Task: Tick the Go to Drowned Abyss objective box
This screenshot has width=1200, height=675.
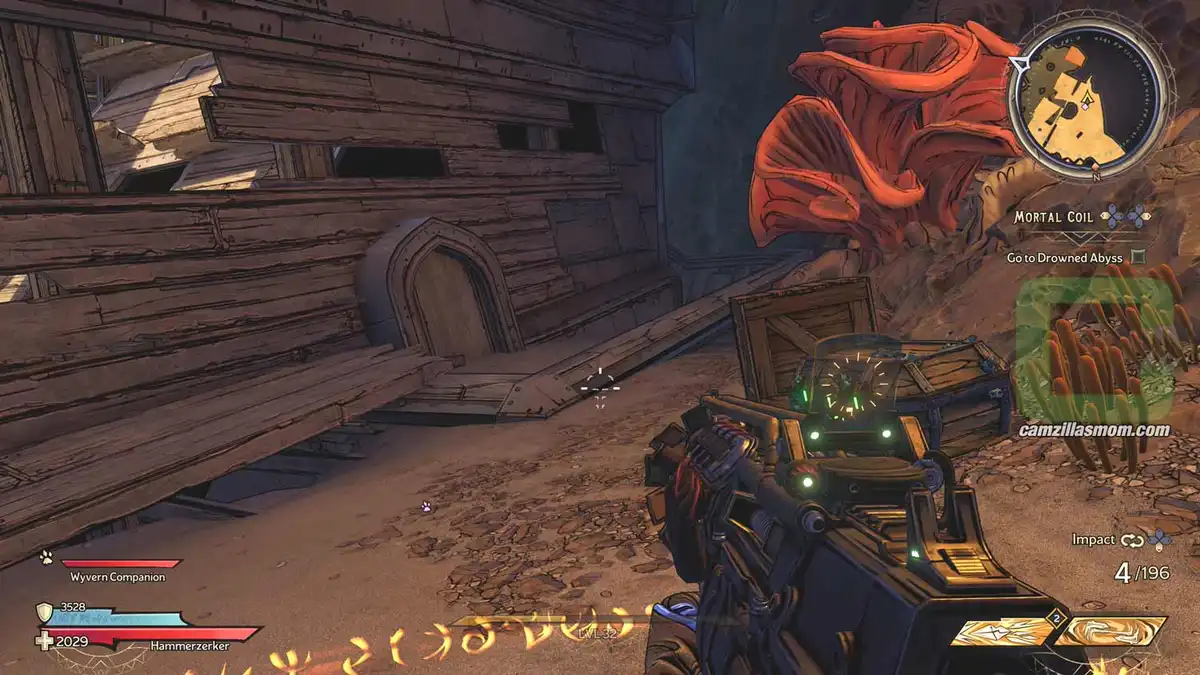Action: (1137, 257)
